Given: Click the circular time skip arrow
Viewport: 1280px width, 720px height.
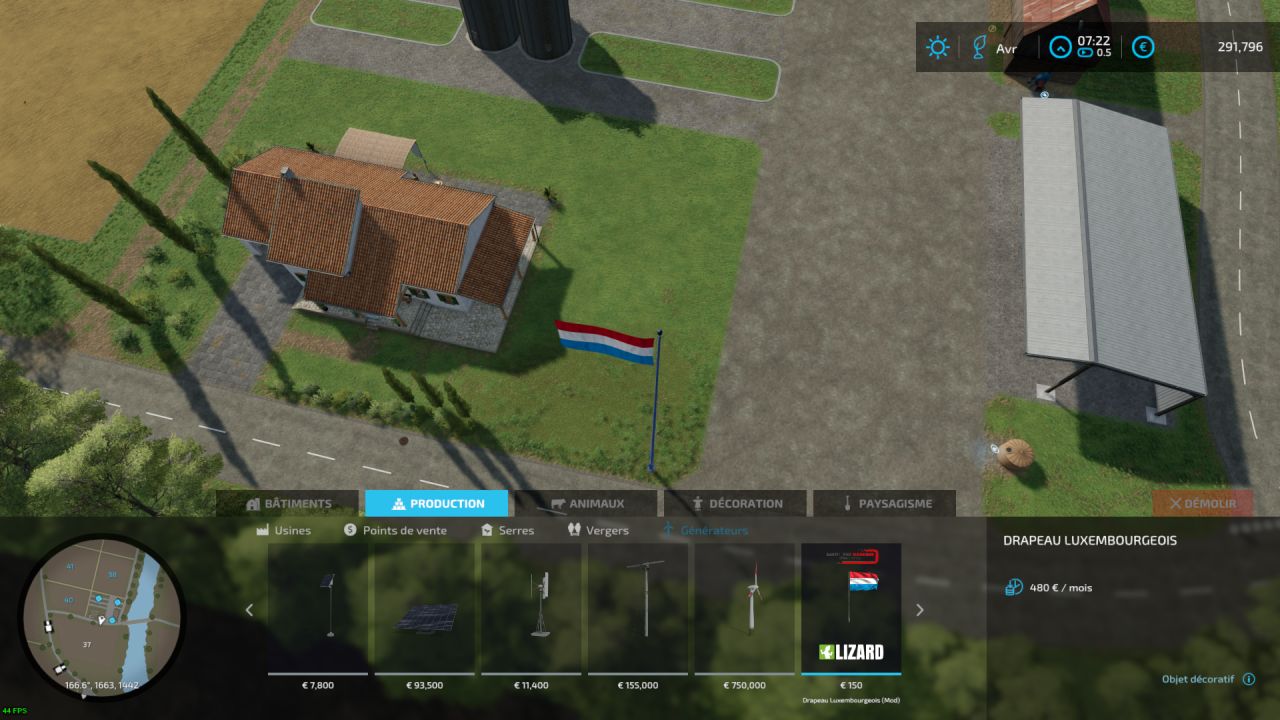Looking at the screenshot, I should coord(1059,47).
